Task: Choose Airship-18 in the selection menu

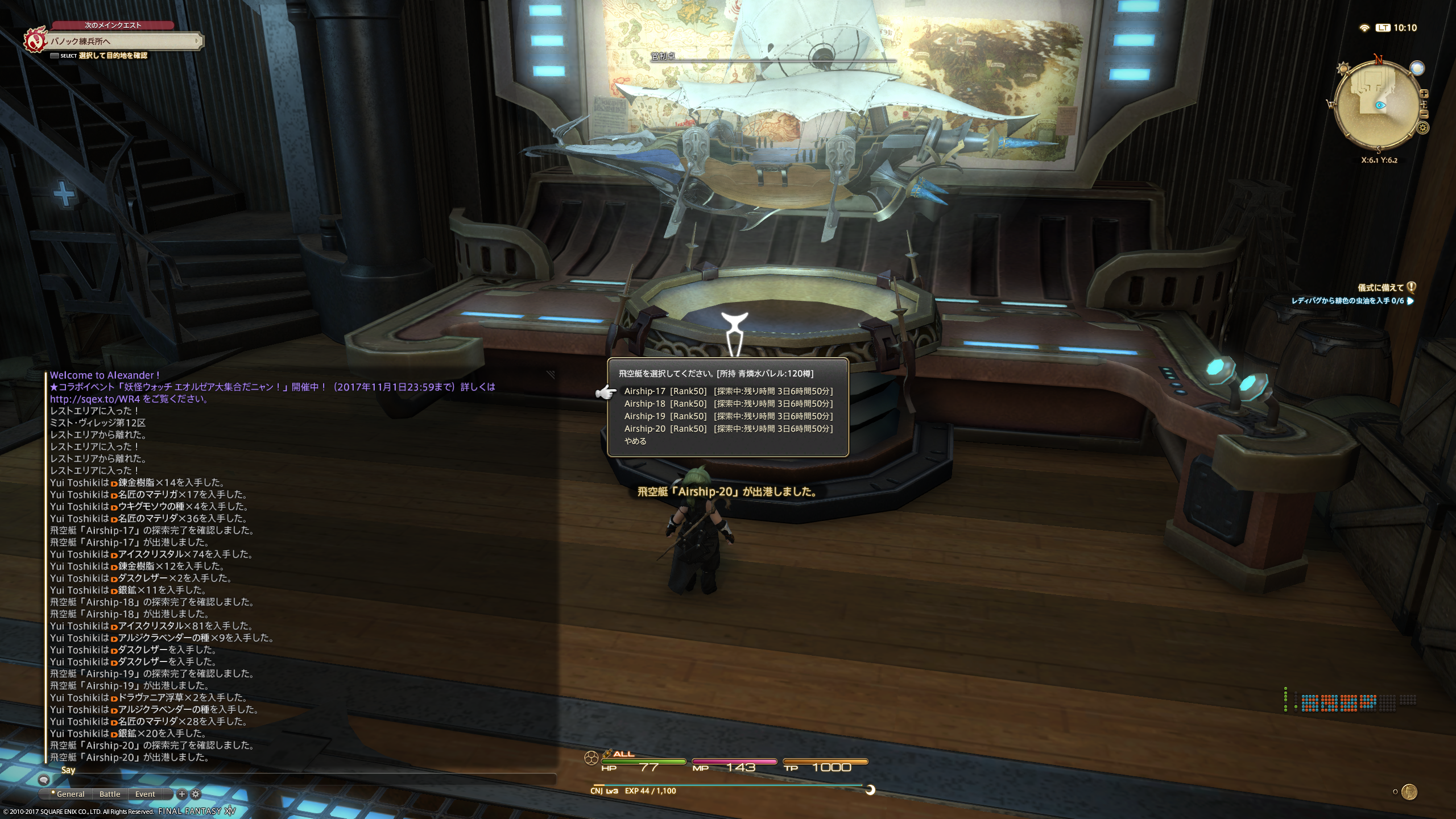Action: coord(727,404)
